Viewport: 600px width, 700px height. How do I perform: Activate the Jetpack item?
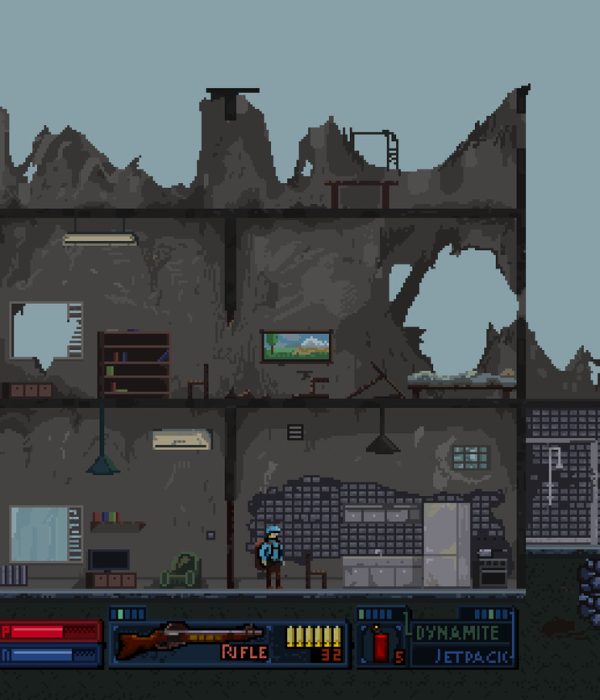tap(465, 656)
